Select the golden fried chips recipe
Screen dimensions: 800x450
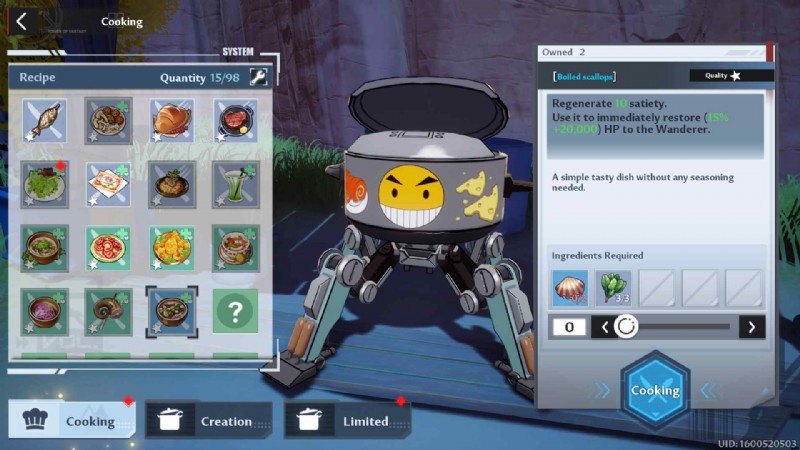pyautogui.click(x=172, y=247)
